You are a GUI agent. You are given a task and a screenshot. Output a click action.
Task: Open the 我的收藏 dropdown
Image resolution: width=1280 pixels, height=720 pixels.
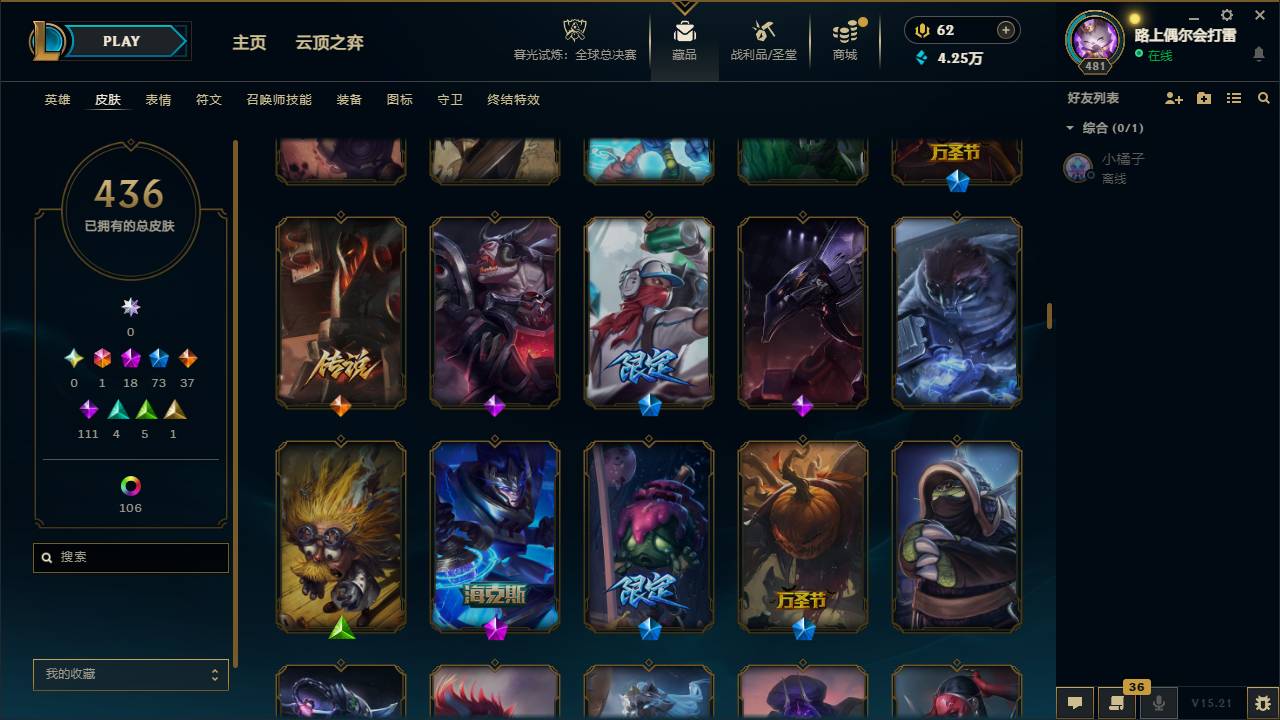[130, 675]
